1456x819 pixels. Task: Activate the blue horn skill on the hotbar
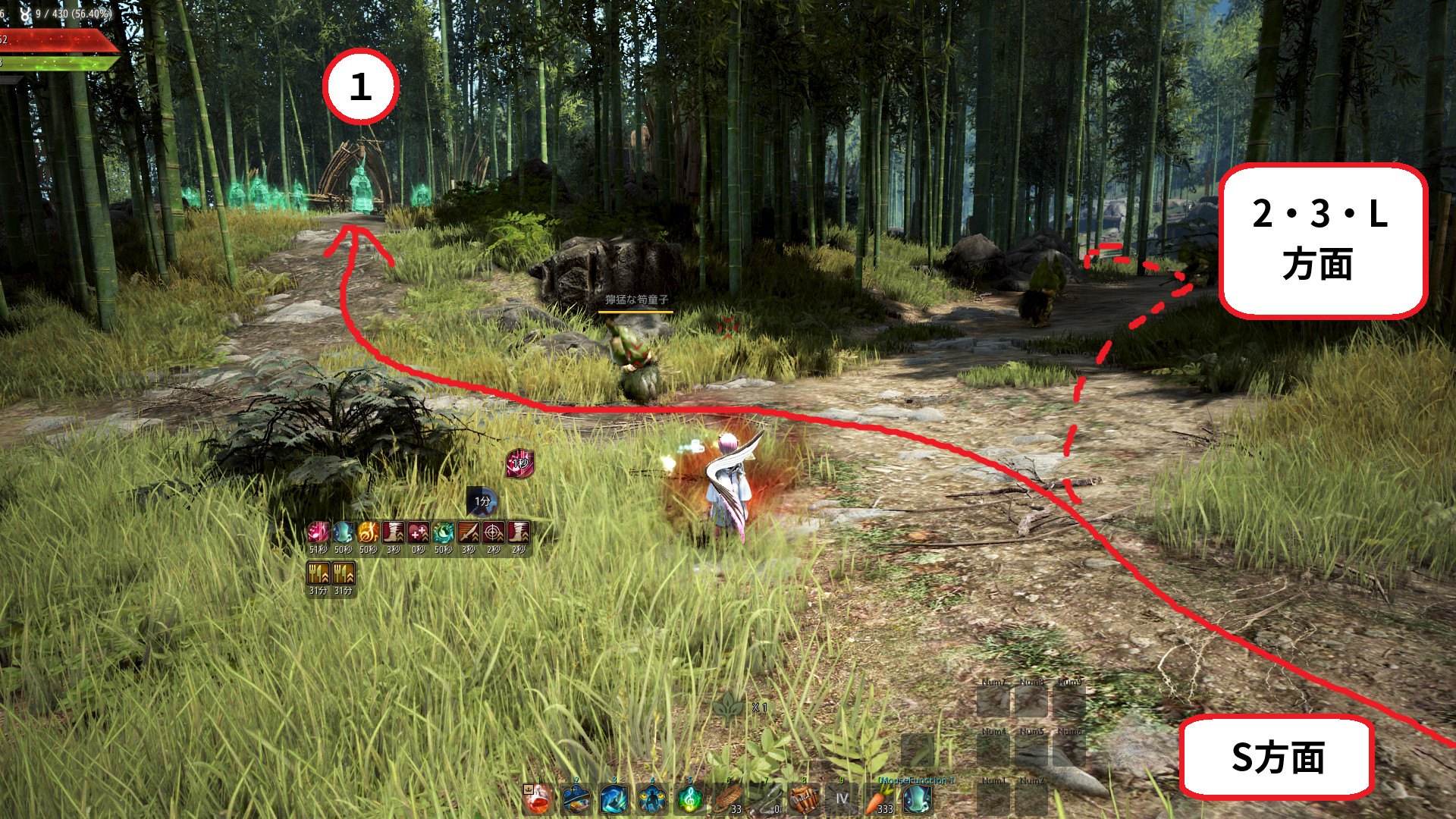917,799
